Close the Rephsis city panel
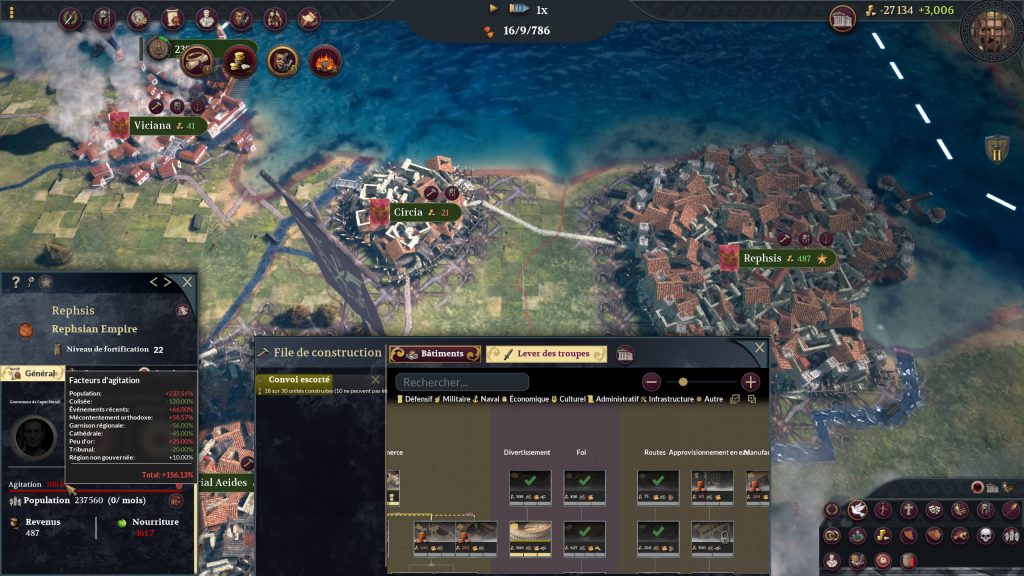Viewport: 1024px width, 576px height. click(187, 282)
